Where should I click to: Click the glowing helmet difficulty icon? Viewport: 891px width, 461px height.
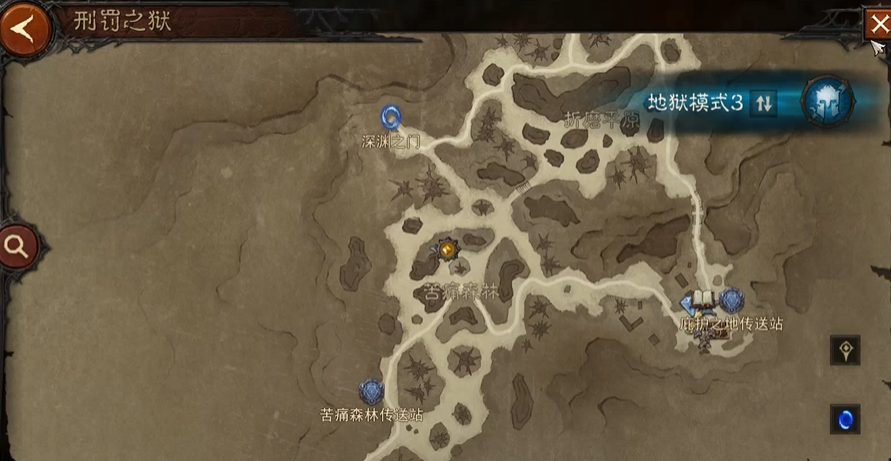[x=830, y=103]
